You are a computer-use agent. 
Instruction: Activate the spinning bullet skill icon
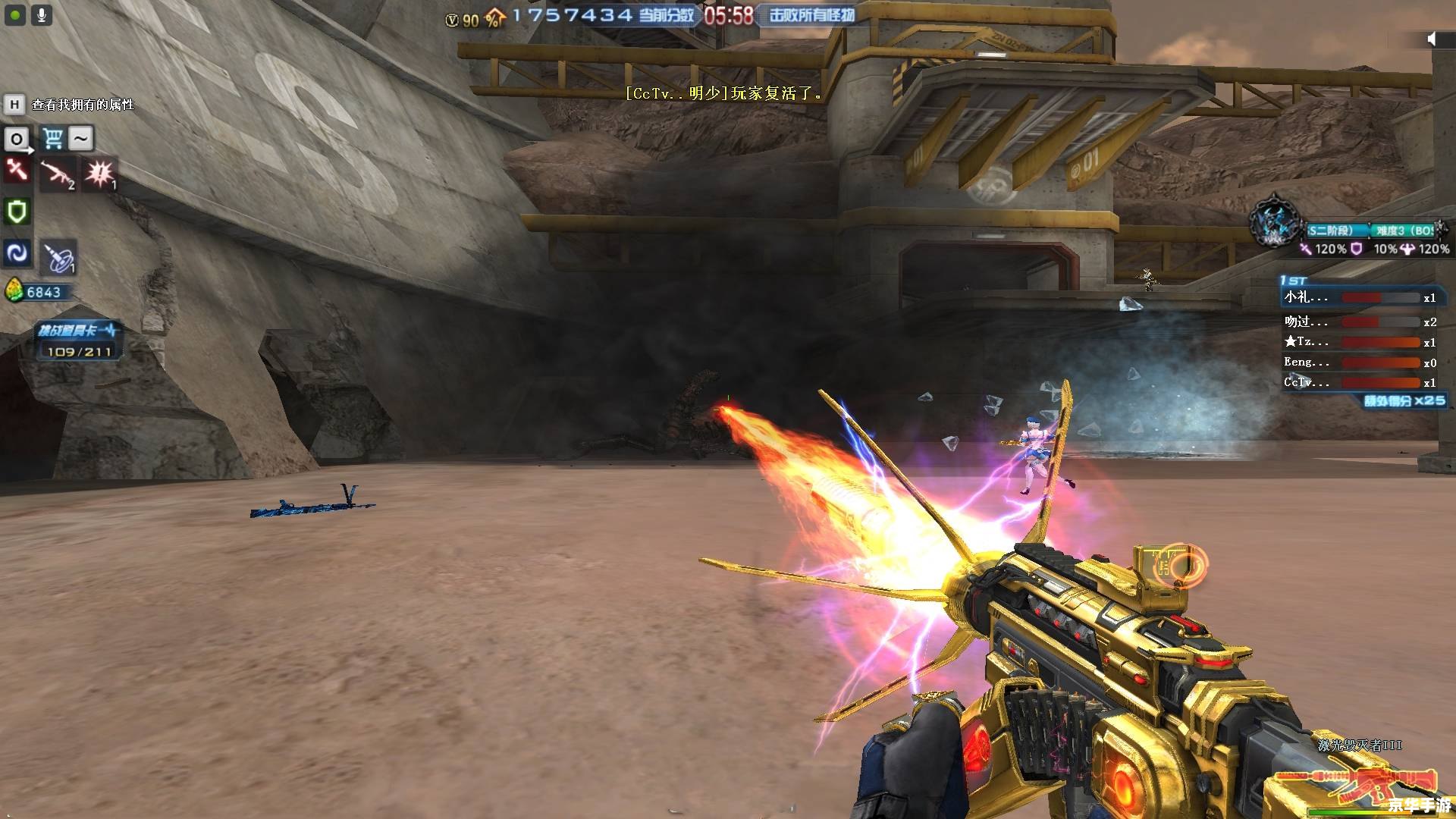tap(58, 258)
